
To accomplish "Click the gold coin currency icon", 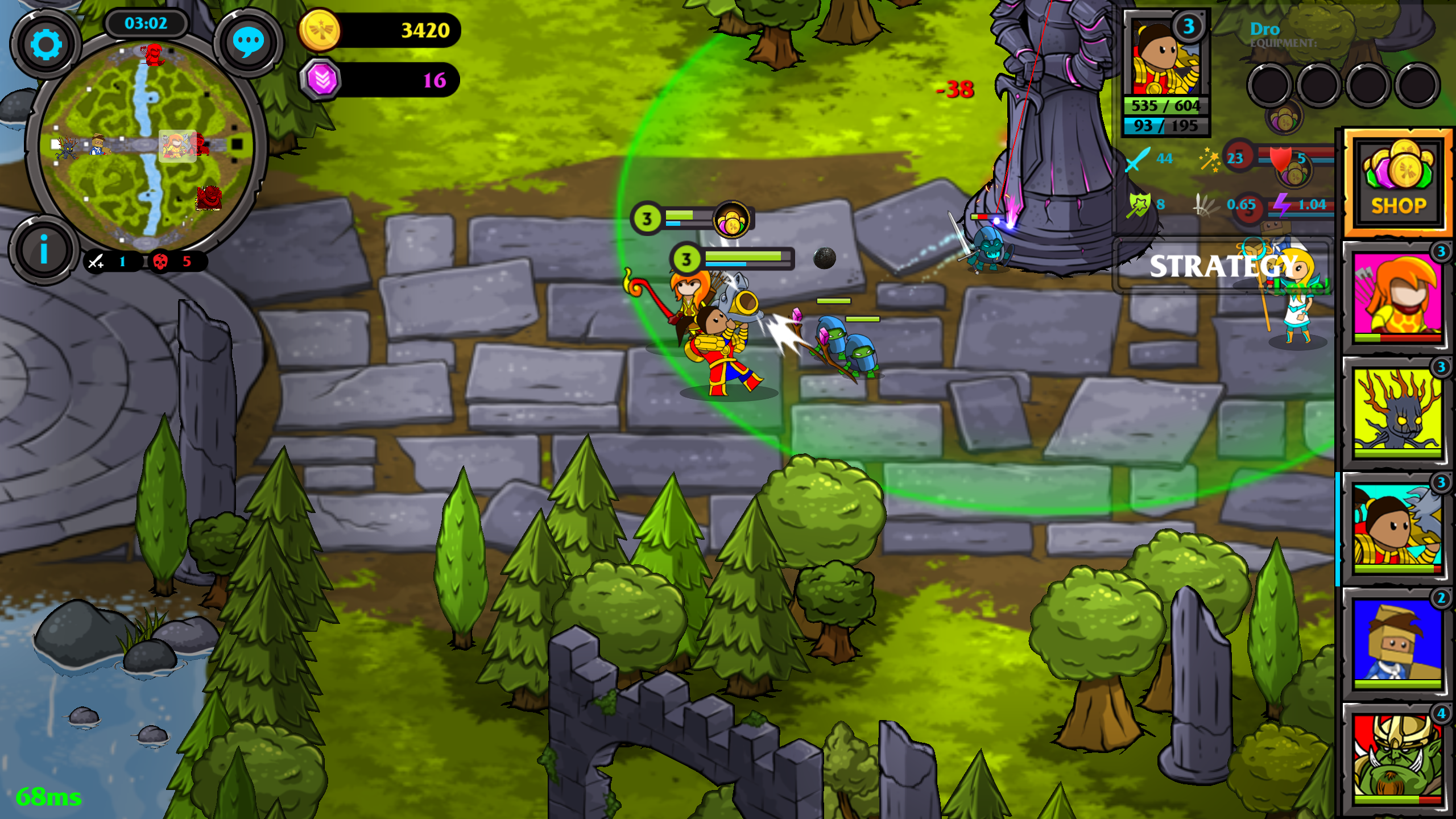I will pos(321,30).
